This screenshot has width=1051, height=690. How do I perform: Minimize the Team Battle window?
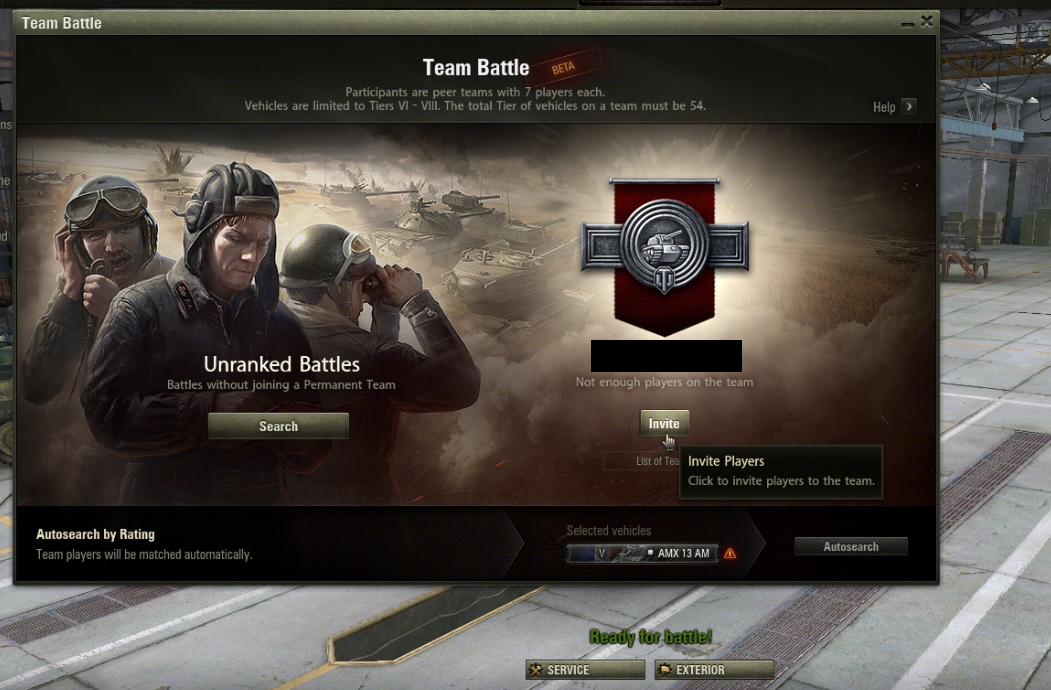click(x=907, y=22)
